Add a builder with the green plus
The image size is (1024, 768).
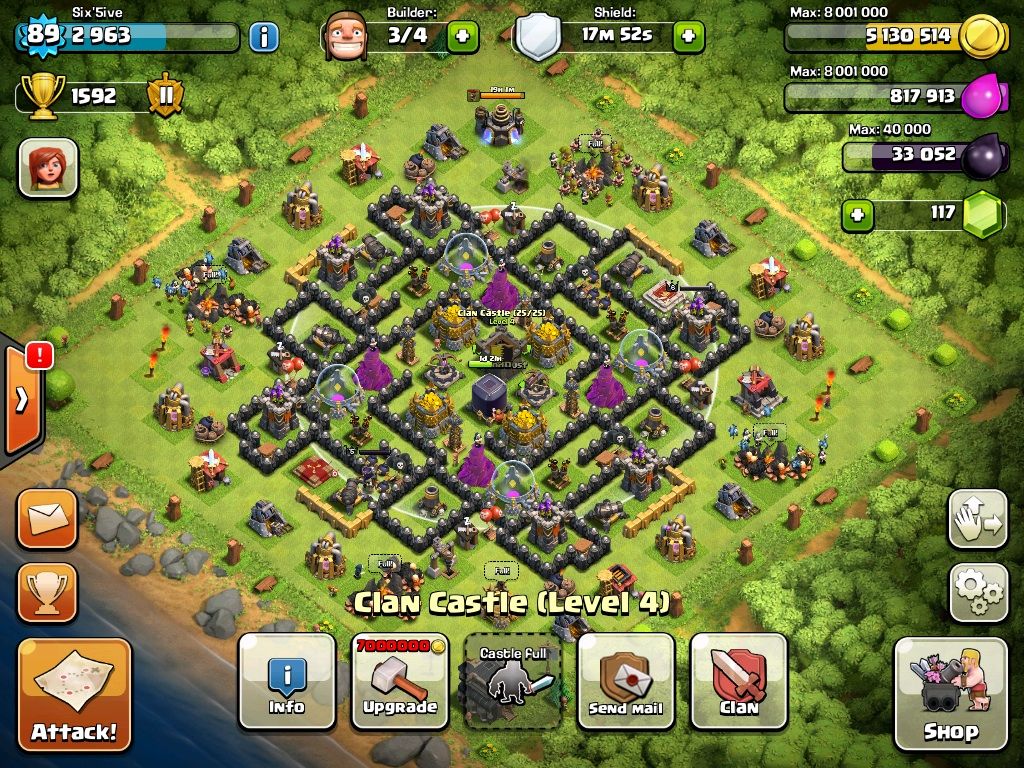pos(462,37)
